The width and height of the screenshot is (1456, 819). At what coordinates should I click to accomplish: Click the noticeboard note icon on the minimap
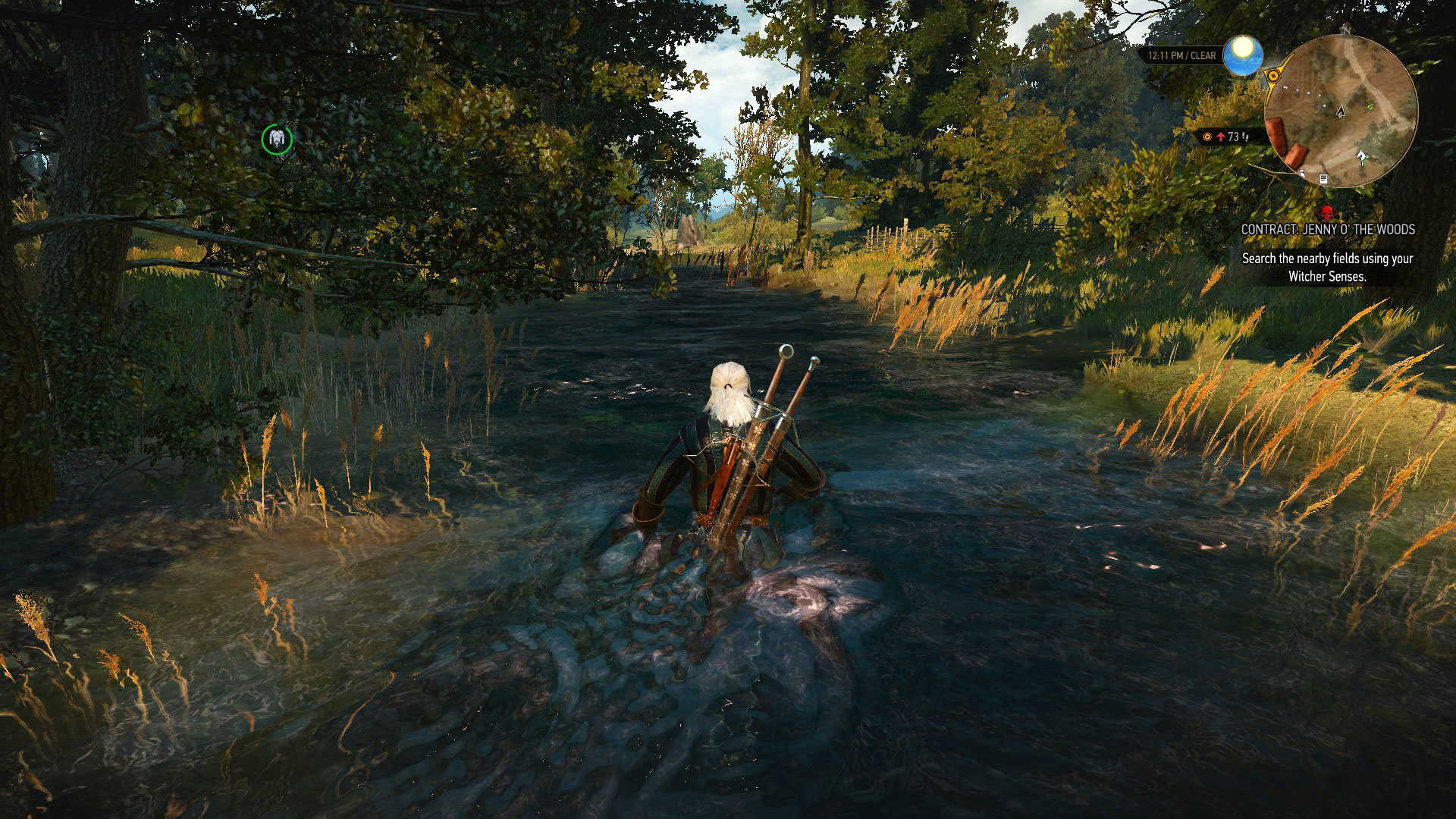pyautogui.click(x=1323, y=177)
